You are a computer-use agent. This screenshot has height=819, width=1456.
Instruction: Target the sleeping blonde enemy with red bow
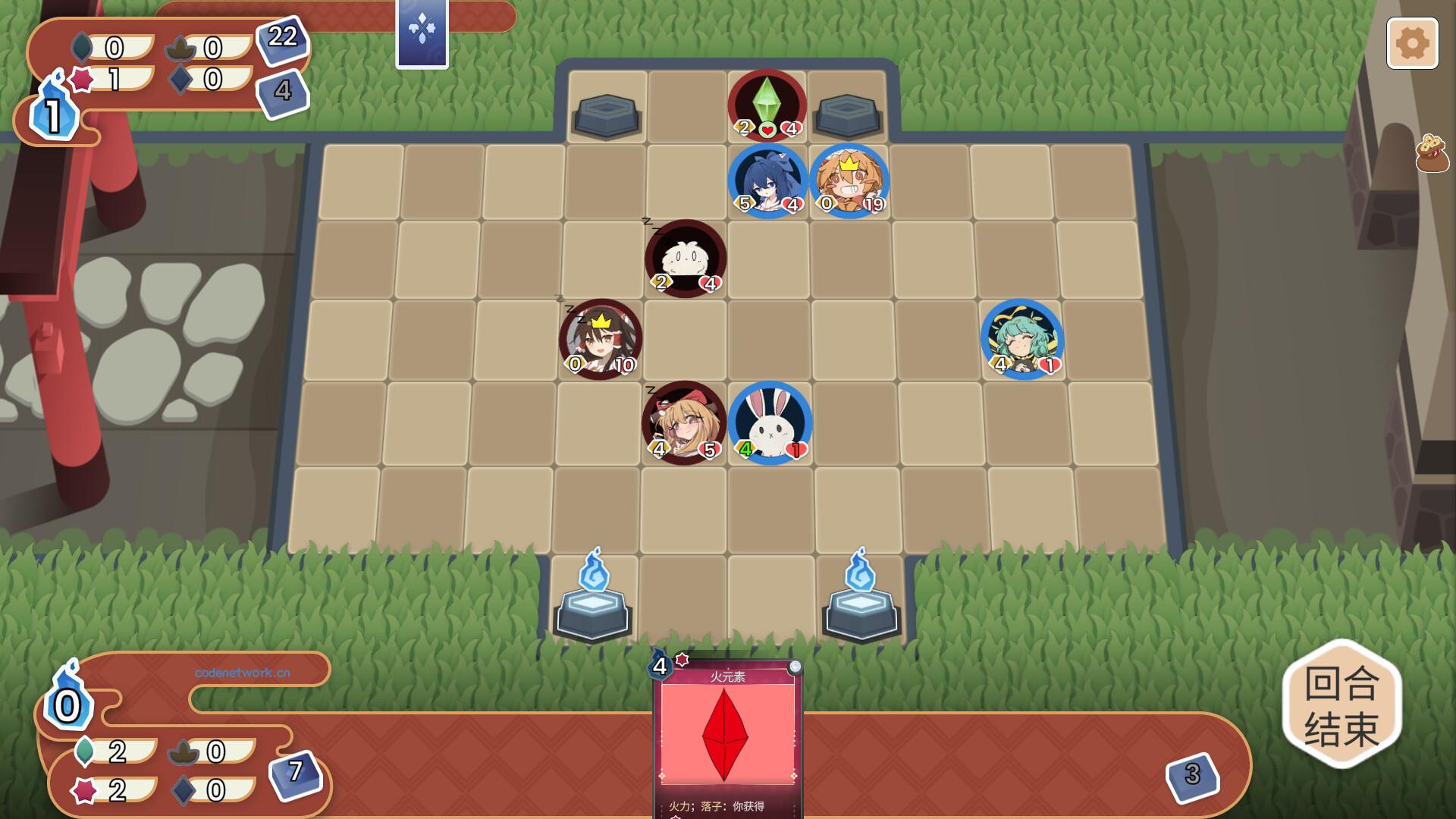click(683, 422)
